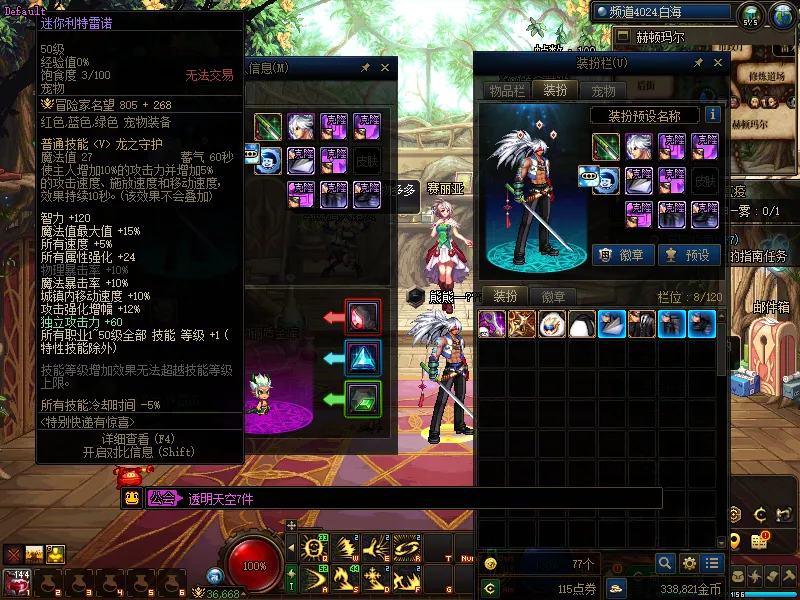This screenshot has width=800, height=600.
Task: Select the 徽章 sub-tab above the item grid
Action: [x=553, y=296]
